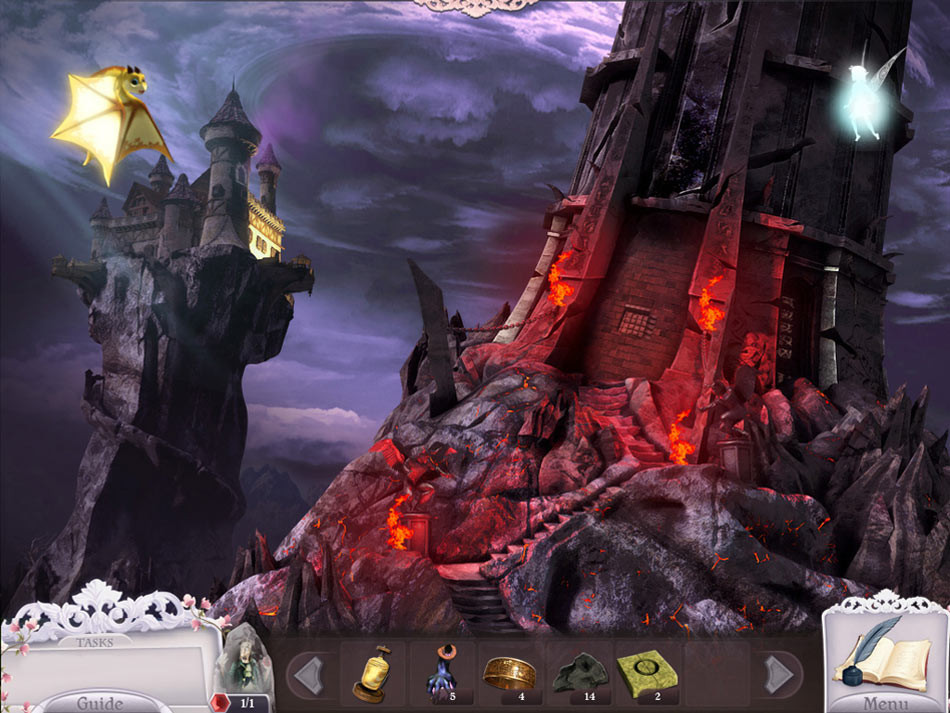This screenshot has height=713, width=950.
Task: Click the crystal figurine hint icon
Action: click(x=243, y=665)
